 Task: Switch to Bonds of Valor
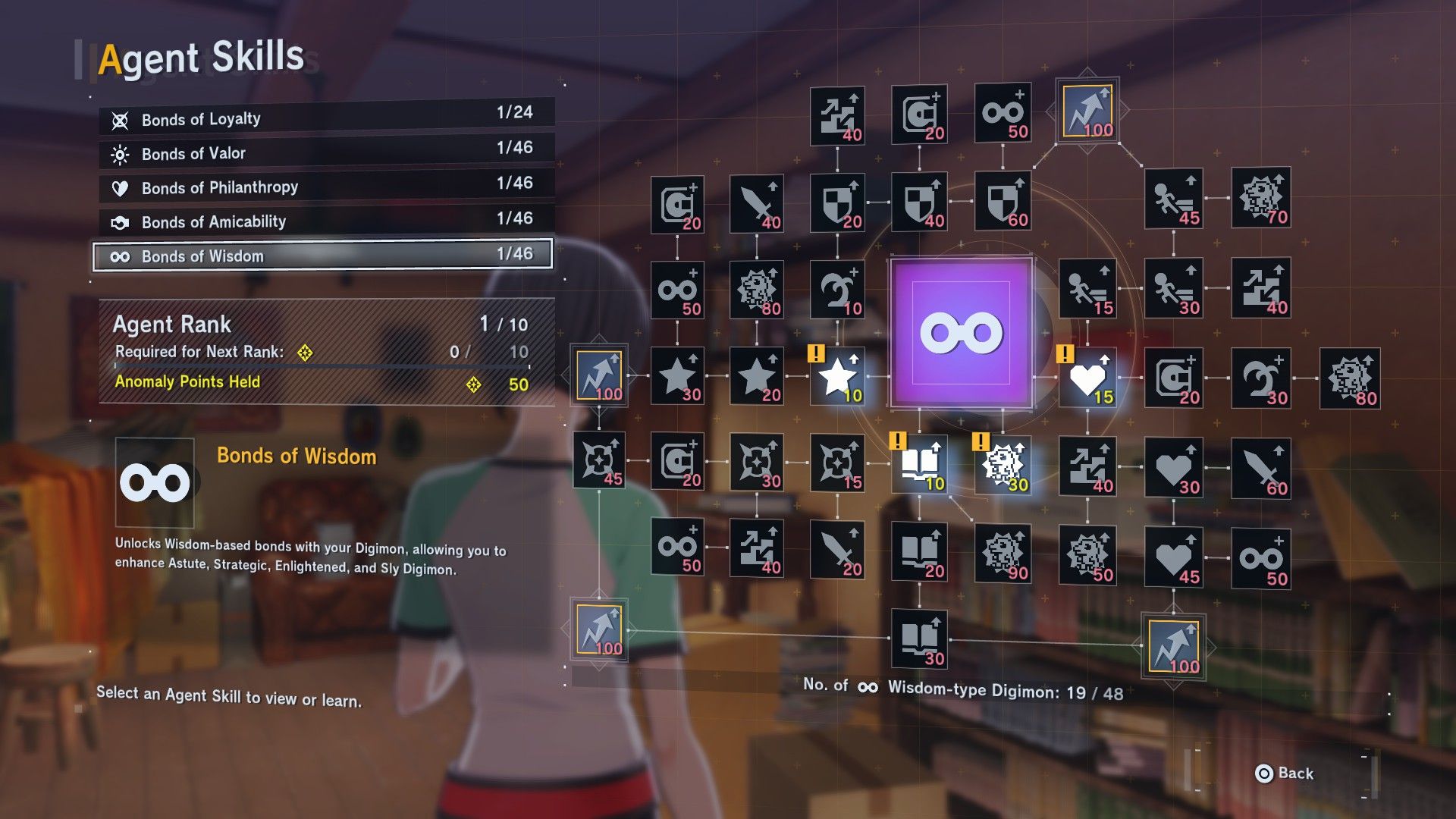326,152
